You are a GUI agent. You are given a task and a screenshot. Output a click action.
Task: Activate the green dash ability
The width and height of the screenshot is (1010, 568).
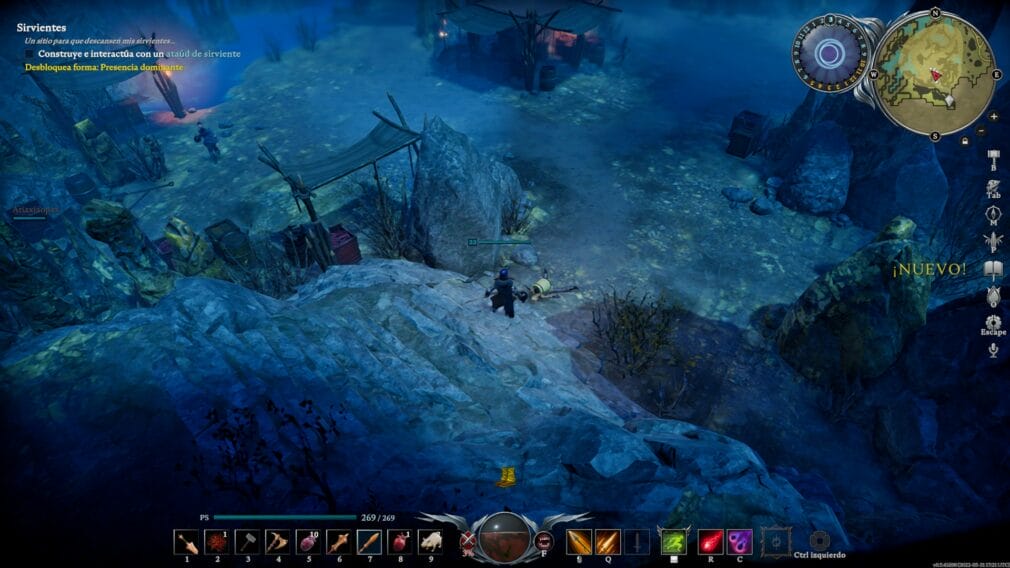673,542
